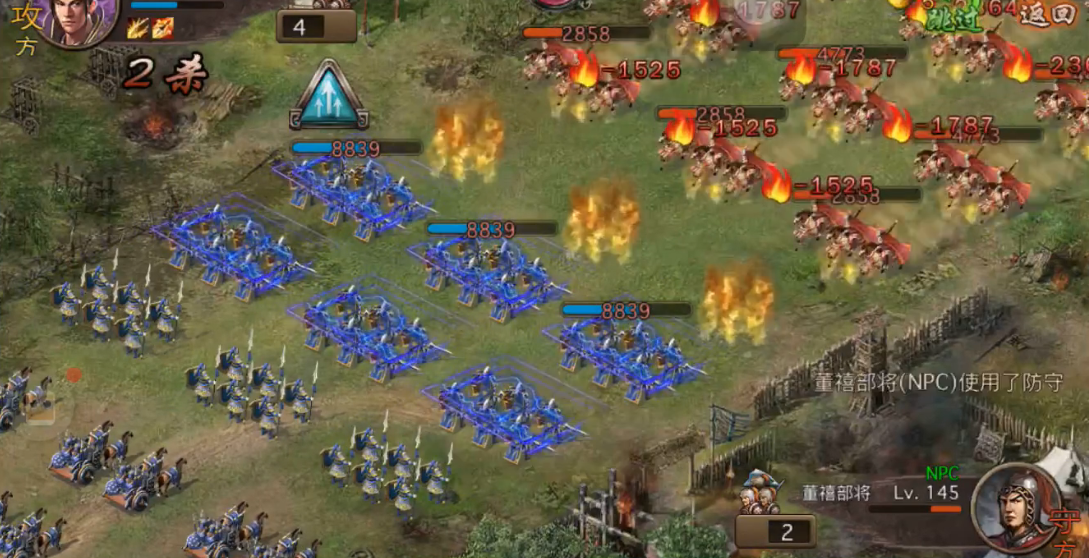Click the yellow lightning slash skill icon

[x=138, y=27]
